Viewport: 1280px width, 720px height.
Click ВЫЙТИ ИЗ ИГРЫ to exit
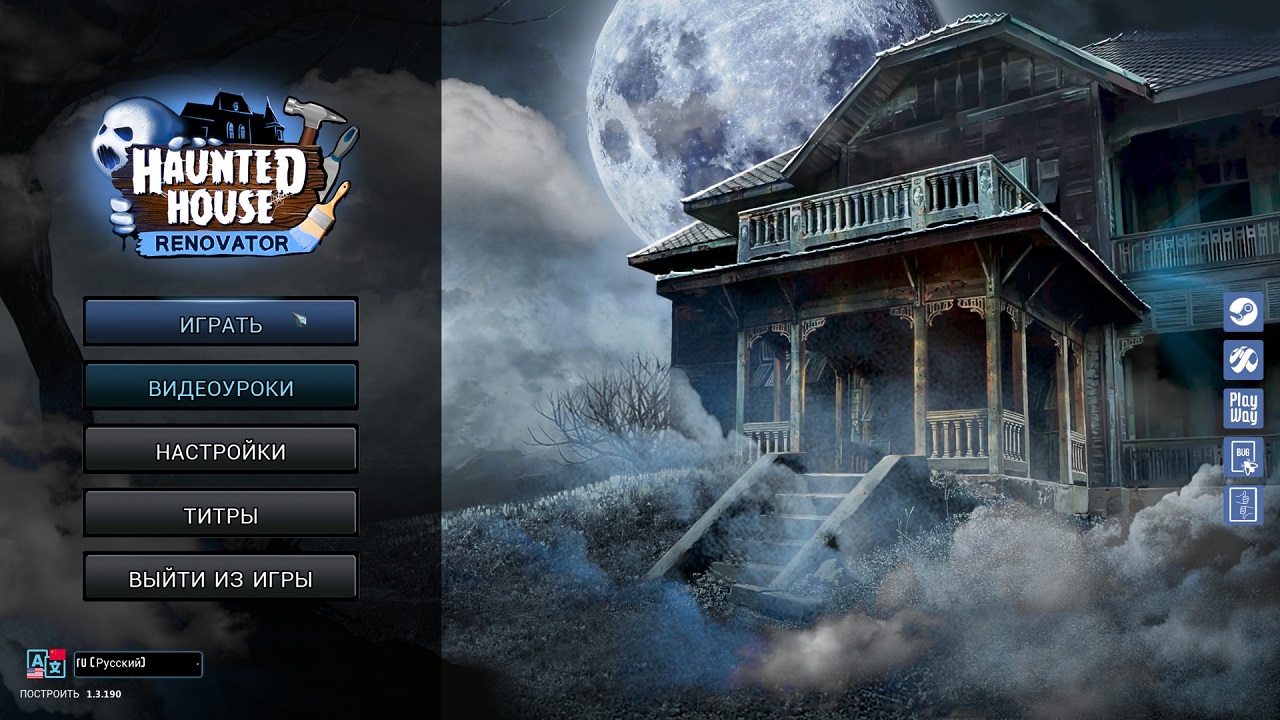click(220, 576)
